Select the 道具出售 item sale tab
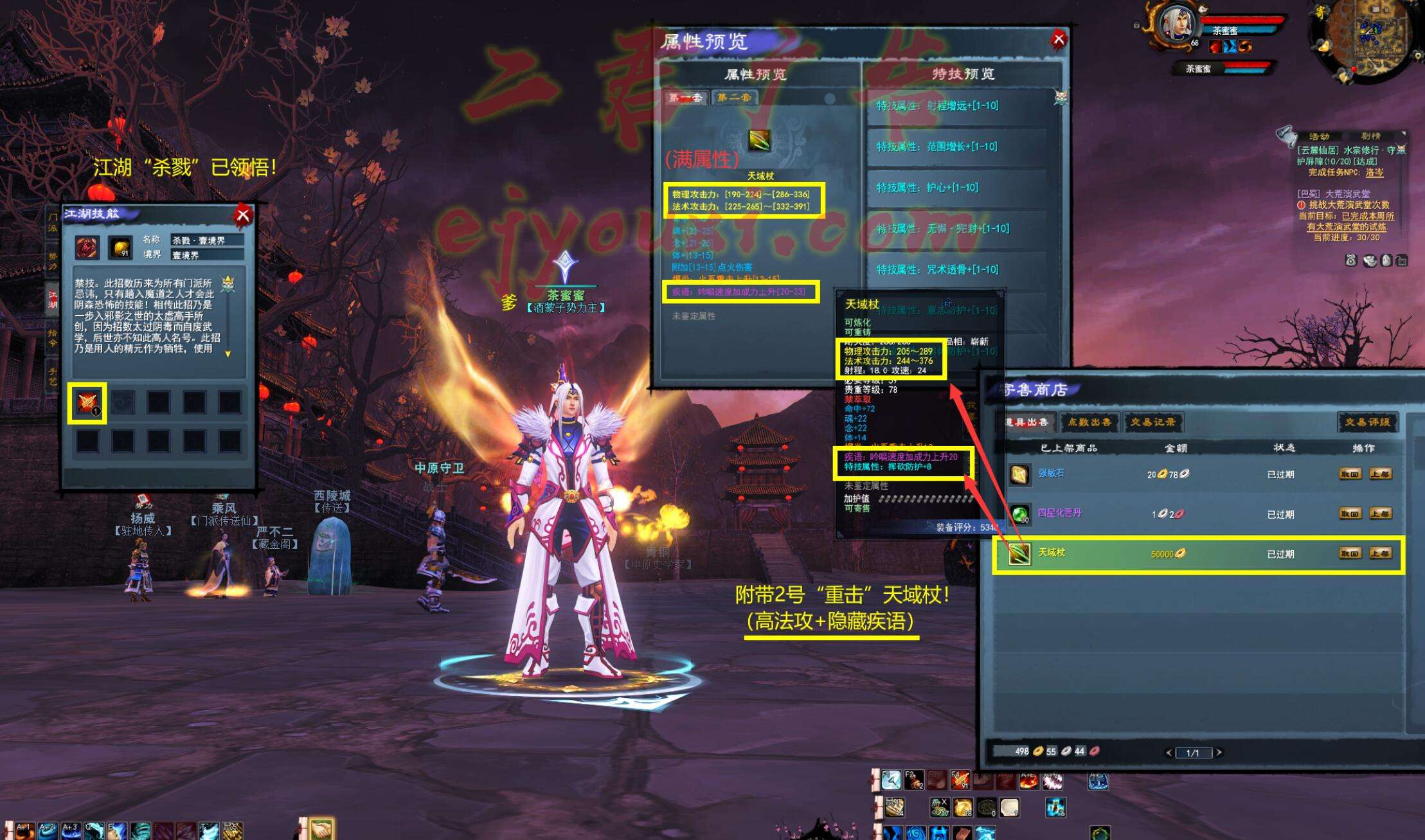This screenshot has width=1425, height=840. click(1027, 422)
